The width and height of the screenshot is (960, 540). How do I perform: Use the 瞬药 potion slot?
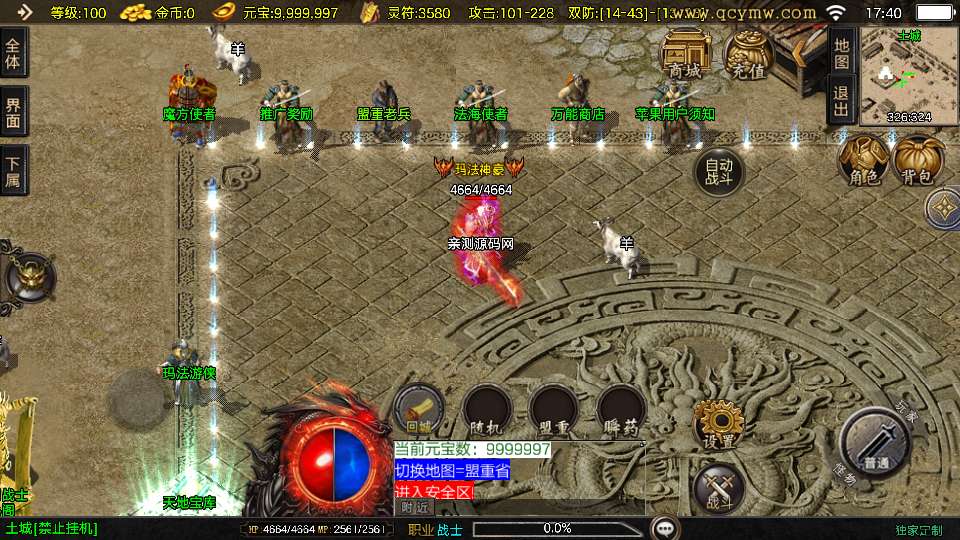pyautogui.click(x=620, y=409)
